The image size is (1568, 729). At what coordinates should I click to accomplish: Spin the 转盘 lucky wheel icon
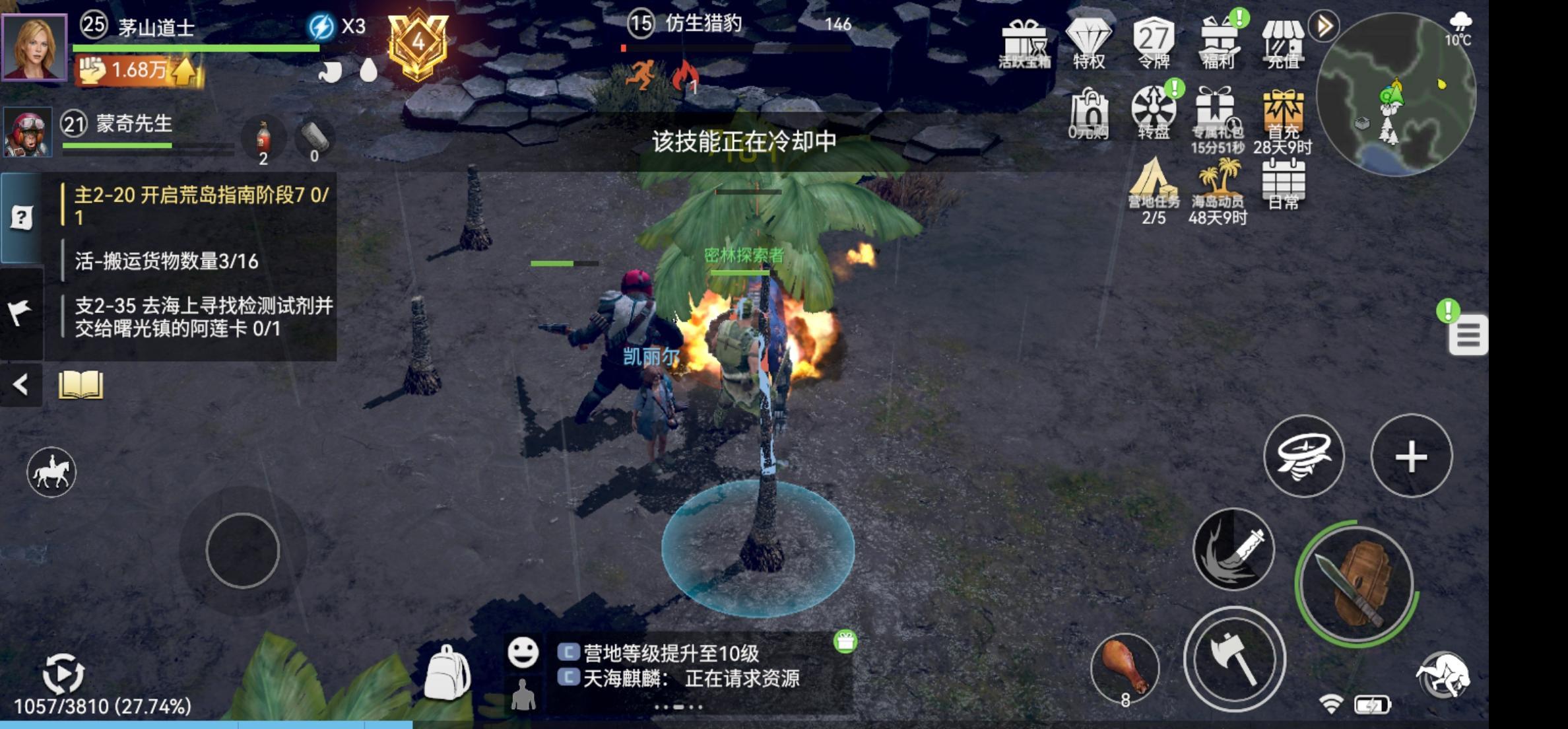tap(1154, 111)
